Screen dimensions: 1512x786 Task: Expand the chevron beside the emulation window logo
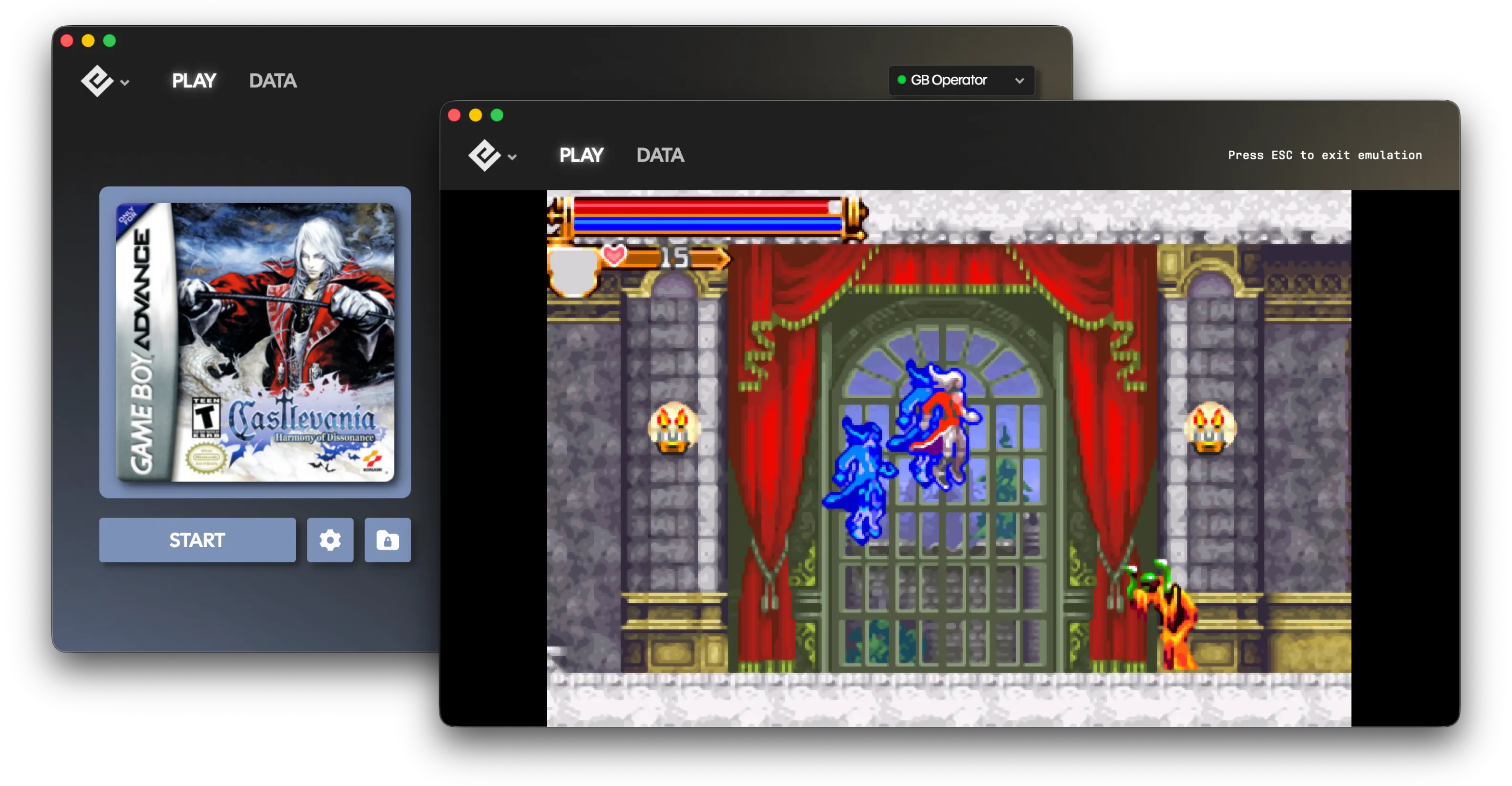pos(511,157)
